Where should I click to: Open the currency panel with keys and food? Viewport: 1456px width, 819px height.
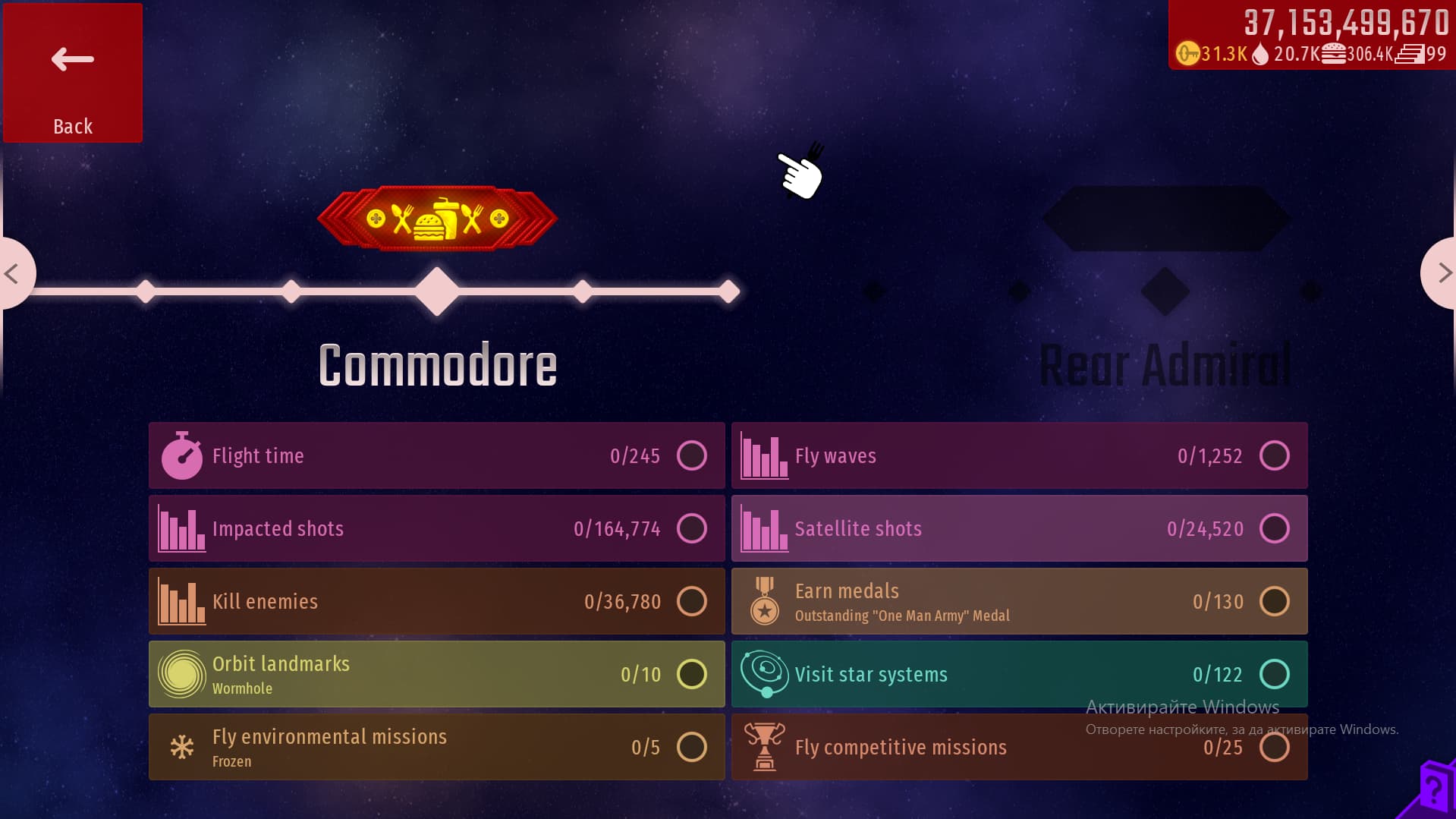coord(1311,36)
